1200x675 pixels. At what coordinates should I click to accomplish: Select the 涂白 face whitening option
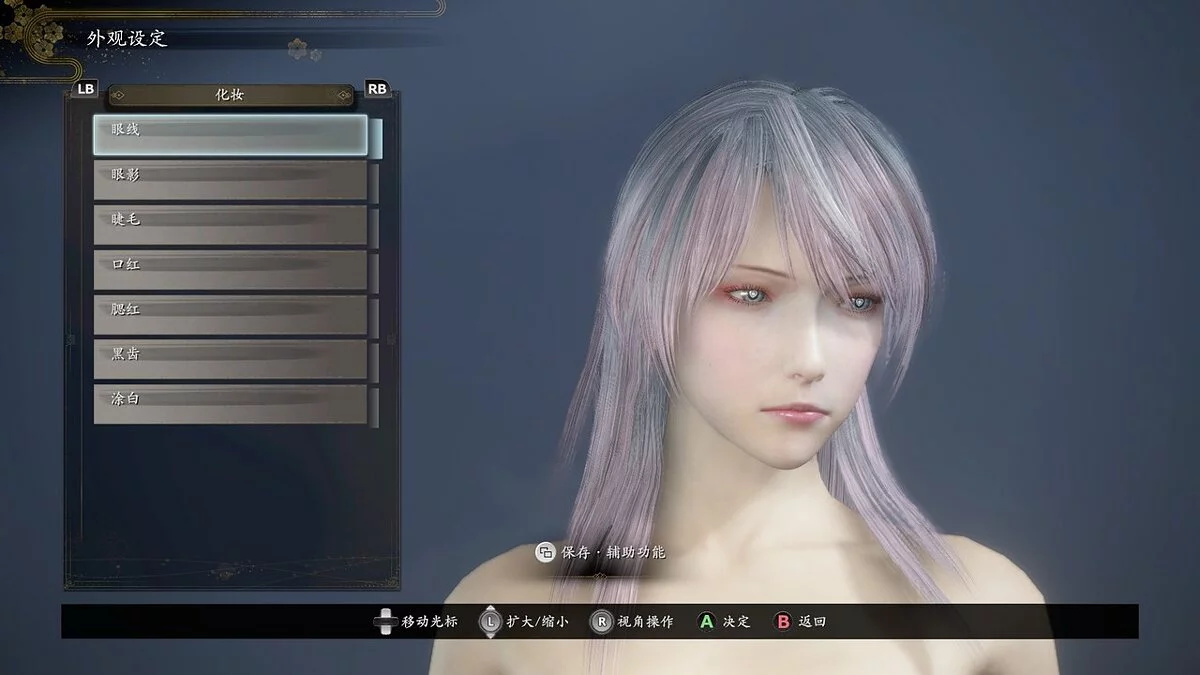(230, 404)
